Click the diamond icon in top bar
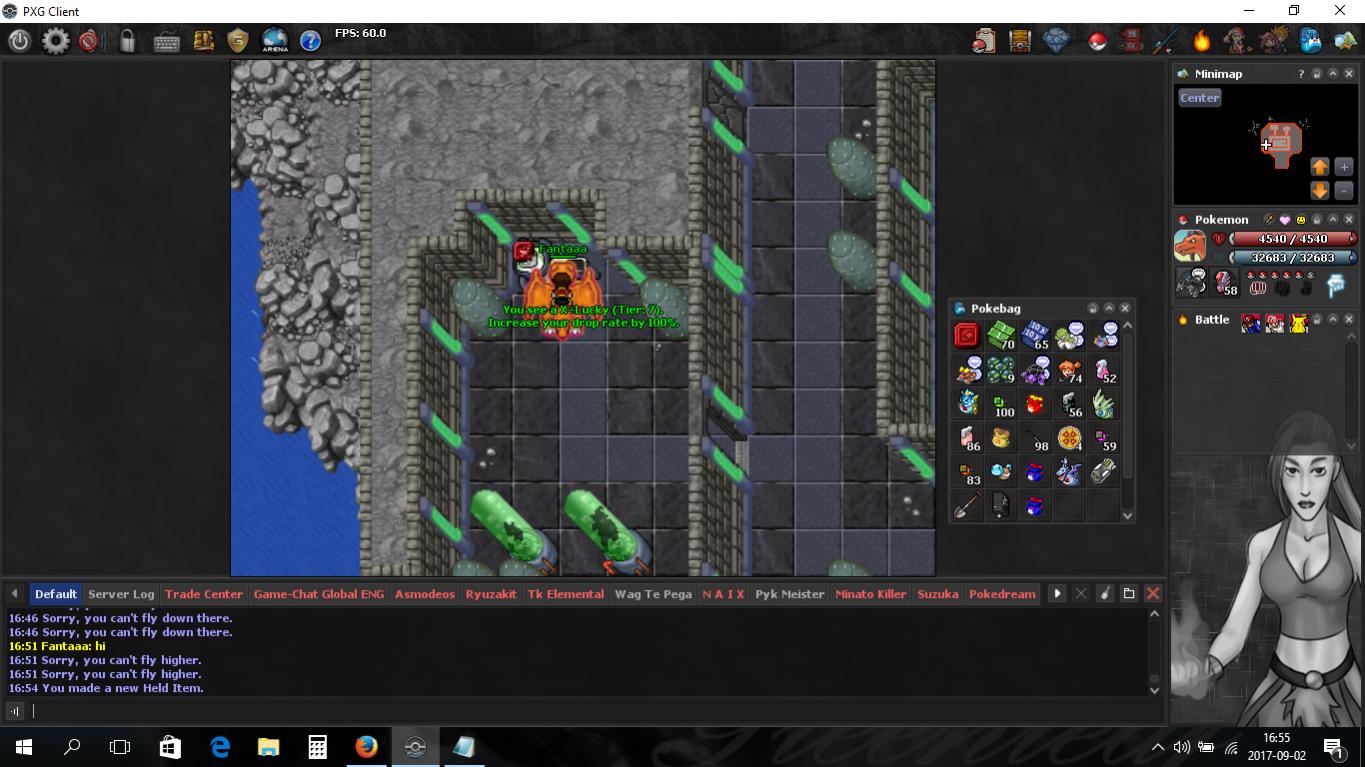This screenshot has width=1365, height=767. click(x=1056, y=41)
